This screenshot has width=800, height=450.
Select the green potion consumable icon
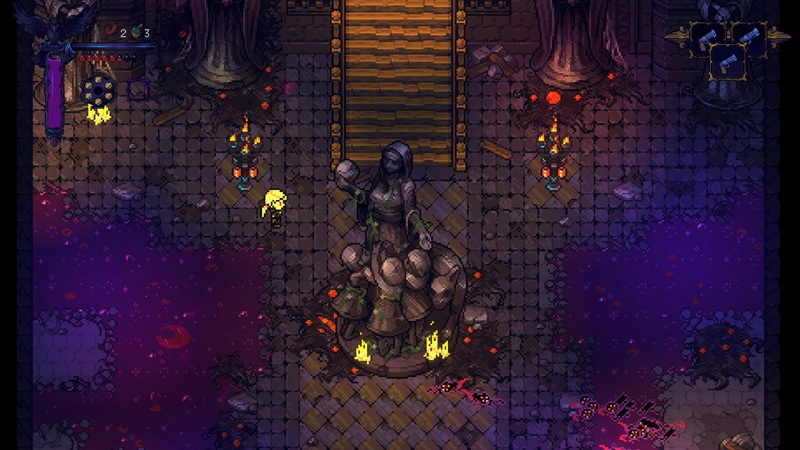point(136,33)
